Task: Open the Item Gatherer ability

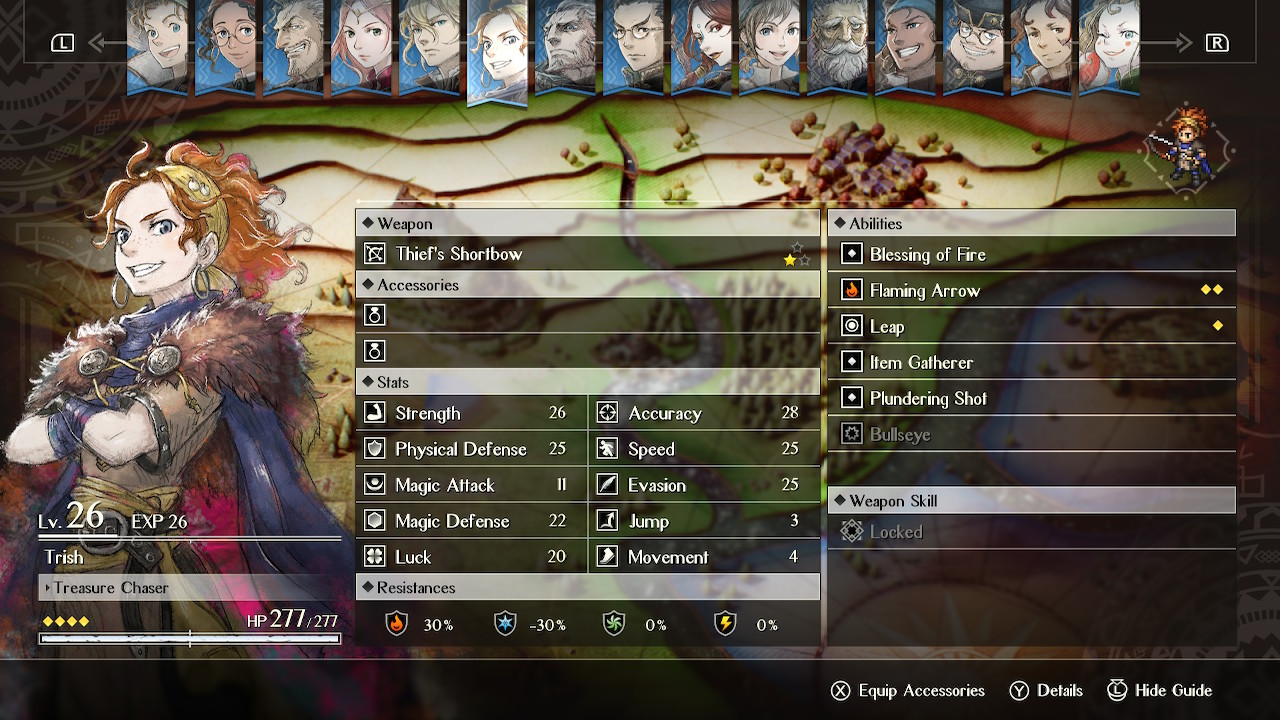Action: pyautogui.click(x=1031, y=363)
